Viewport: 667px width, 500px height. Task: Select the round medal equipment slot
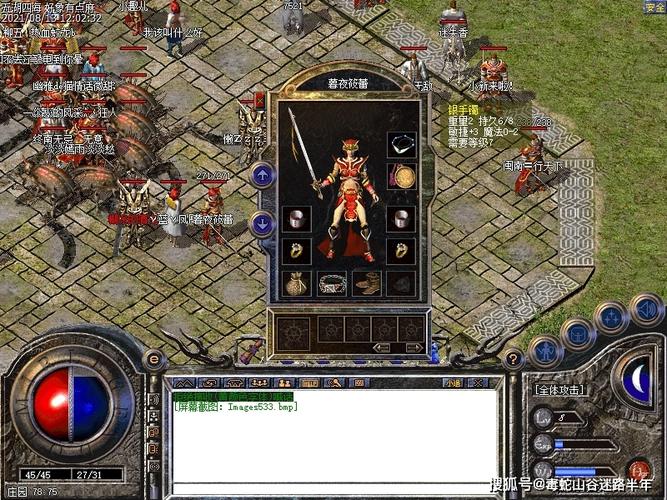(x=401, y=178)
